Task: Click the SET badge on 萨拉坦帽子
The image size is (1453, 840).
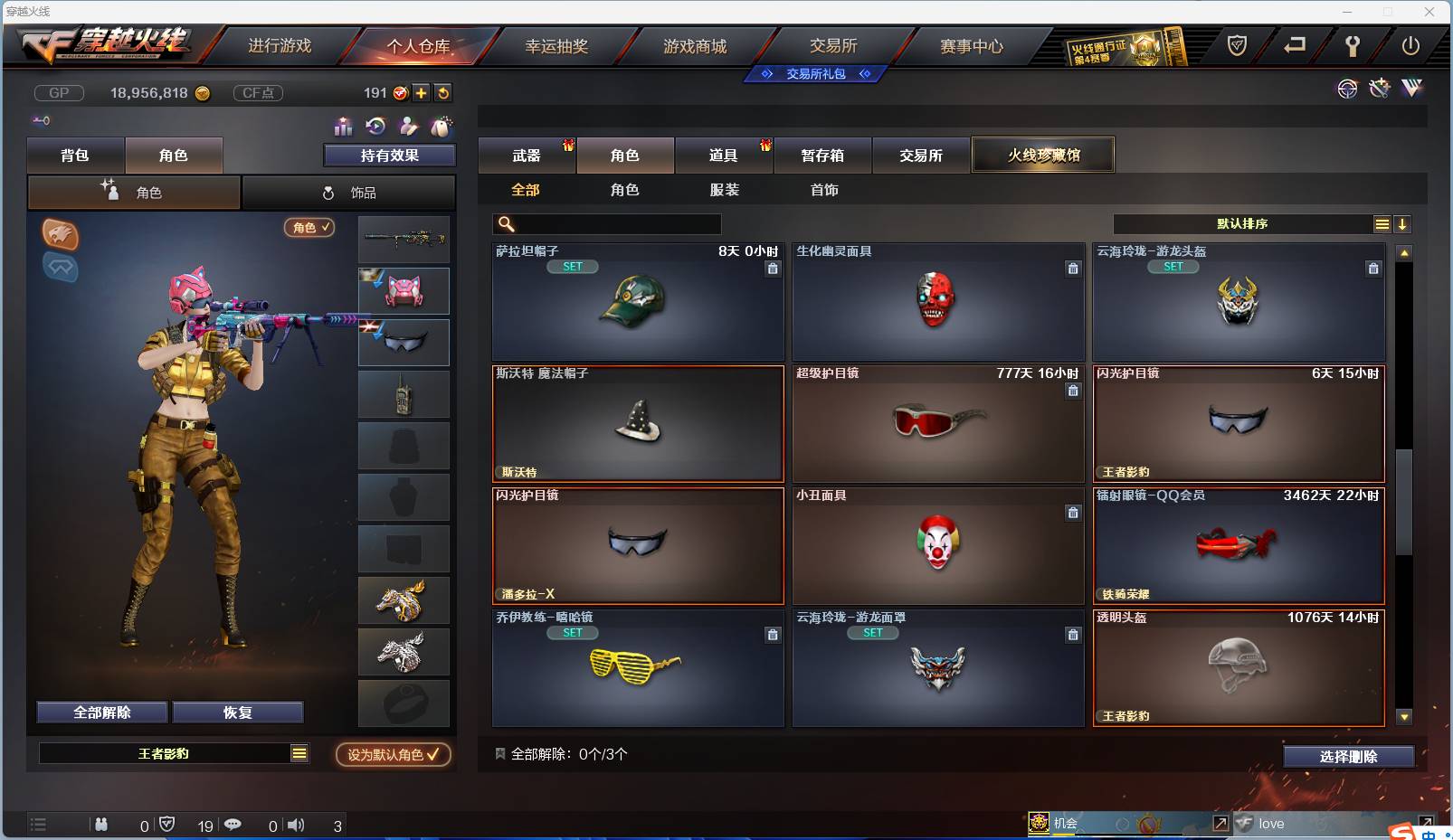Action: pyautogui.click(x=572, y=267)
